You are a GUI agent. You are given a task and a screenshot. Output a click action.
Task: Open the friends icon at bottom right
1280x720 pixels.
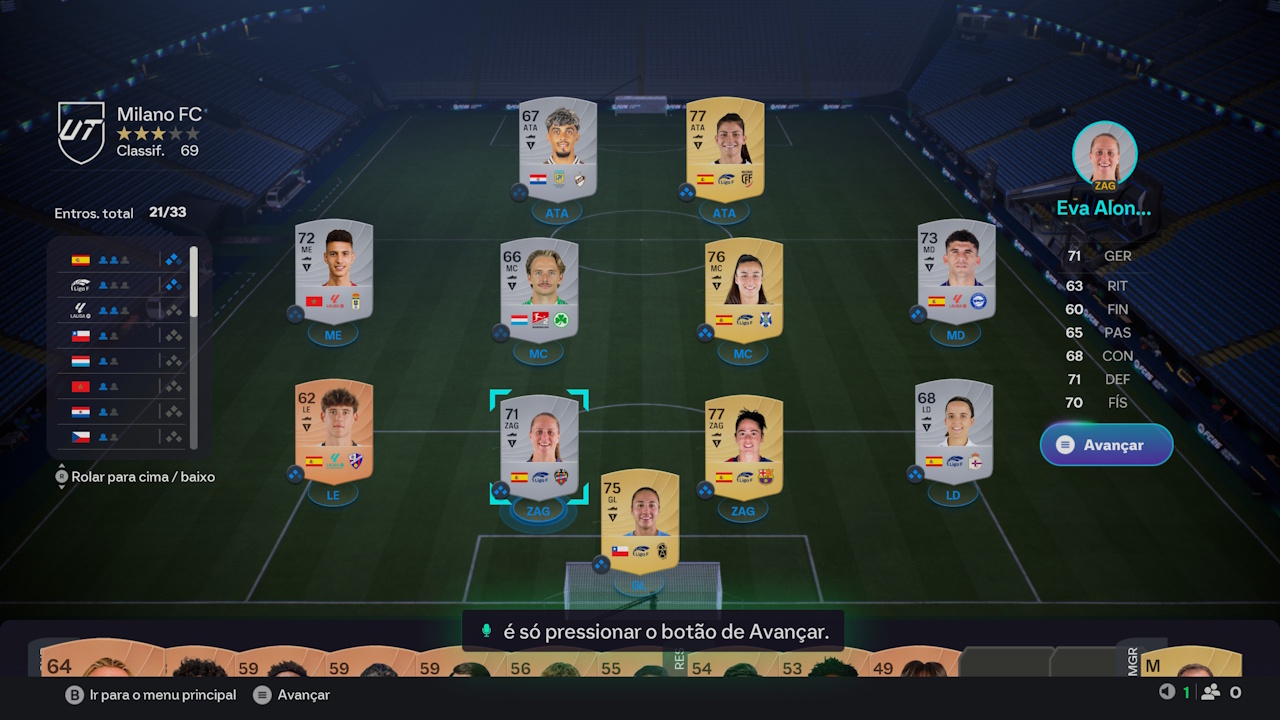click(1212, 691)
